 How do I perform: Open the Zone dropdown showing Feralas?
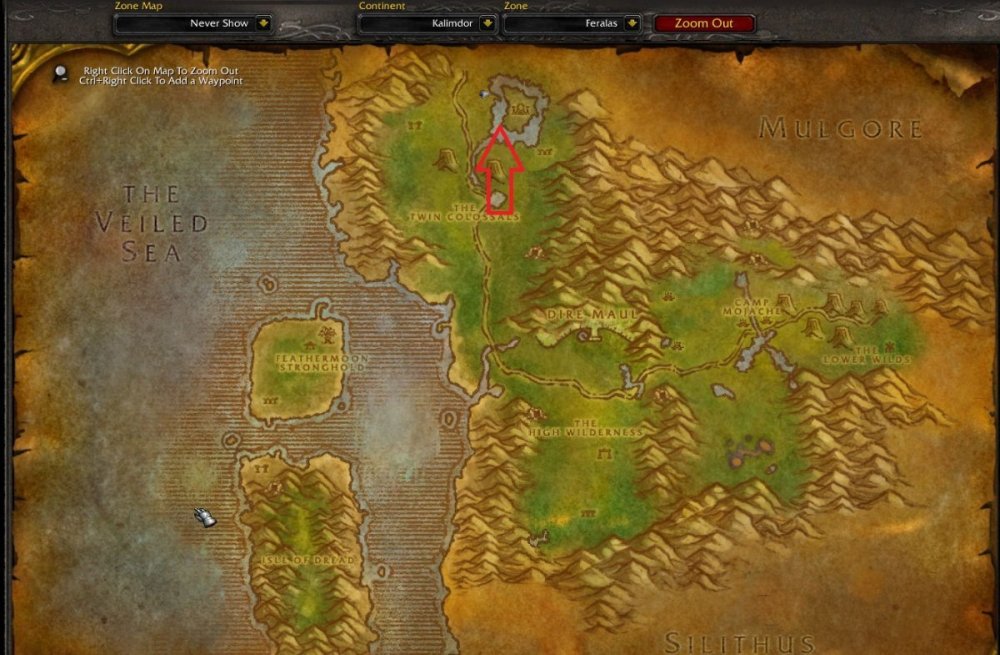point(632,23)
